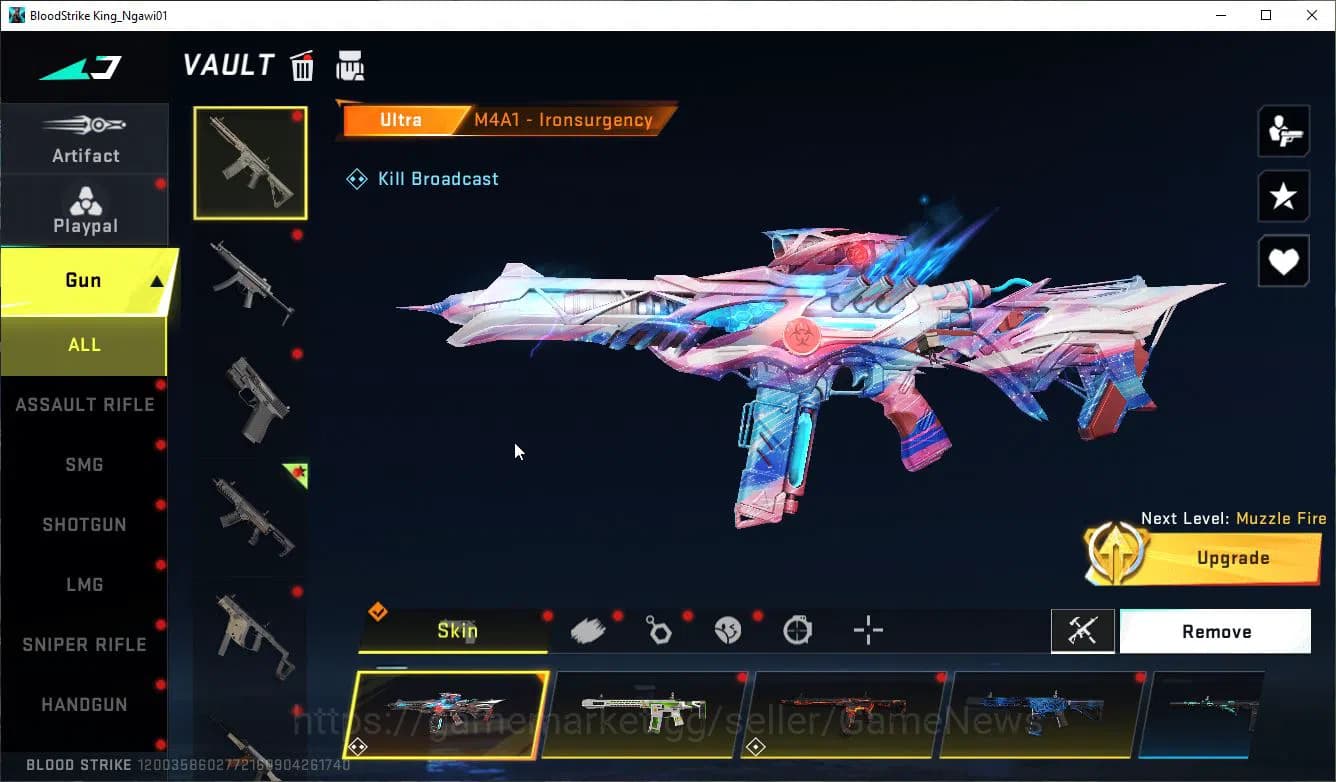Toggle the star rating for this weapon
1336x782 pixels.
[1283, 196]
